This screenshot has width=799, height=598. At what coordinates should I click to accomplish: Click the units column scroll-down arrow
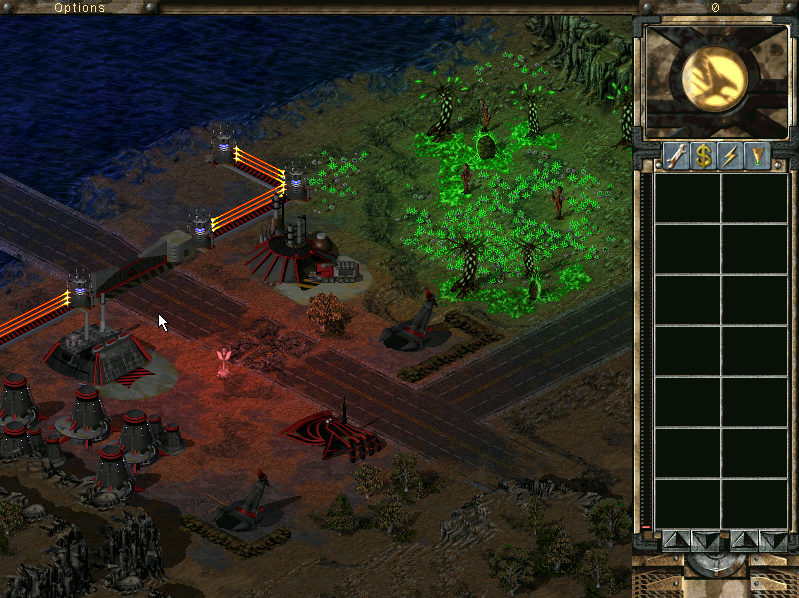[772, 540]
